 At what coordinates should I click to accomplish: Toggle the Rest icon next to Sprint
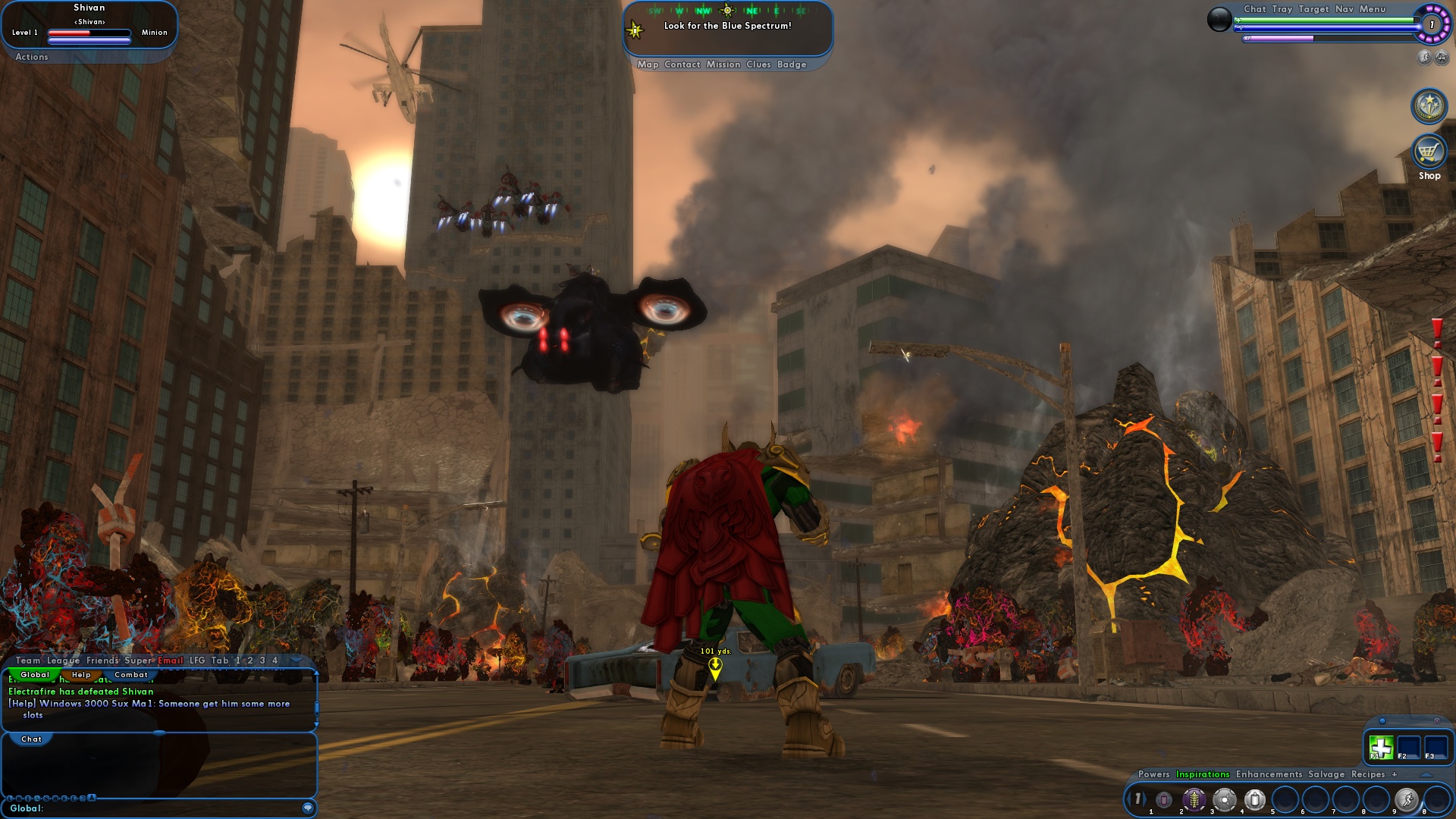[1442, 58]
